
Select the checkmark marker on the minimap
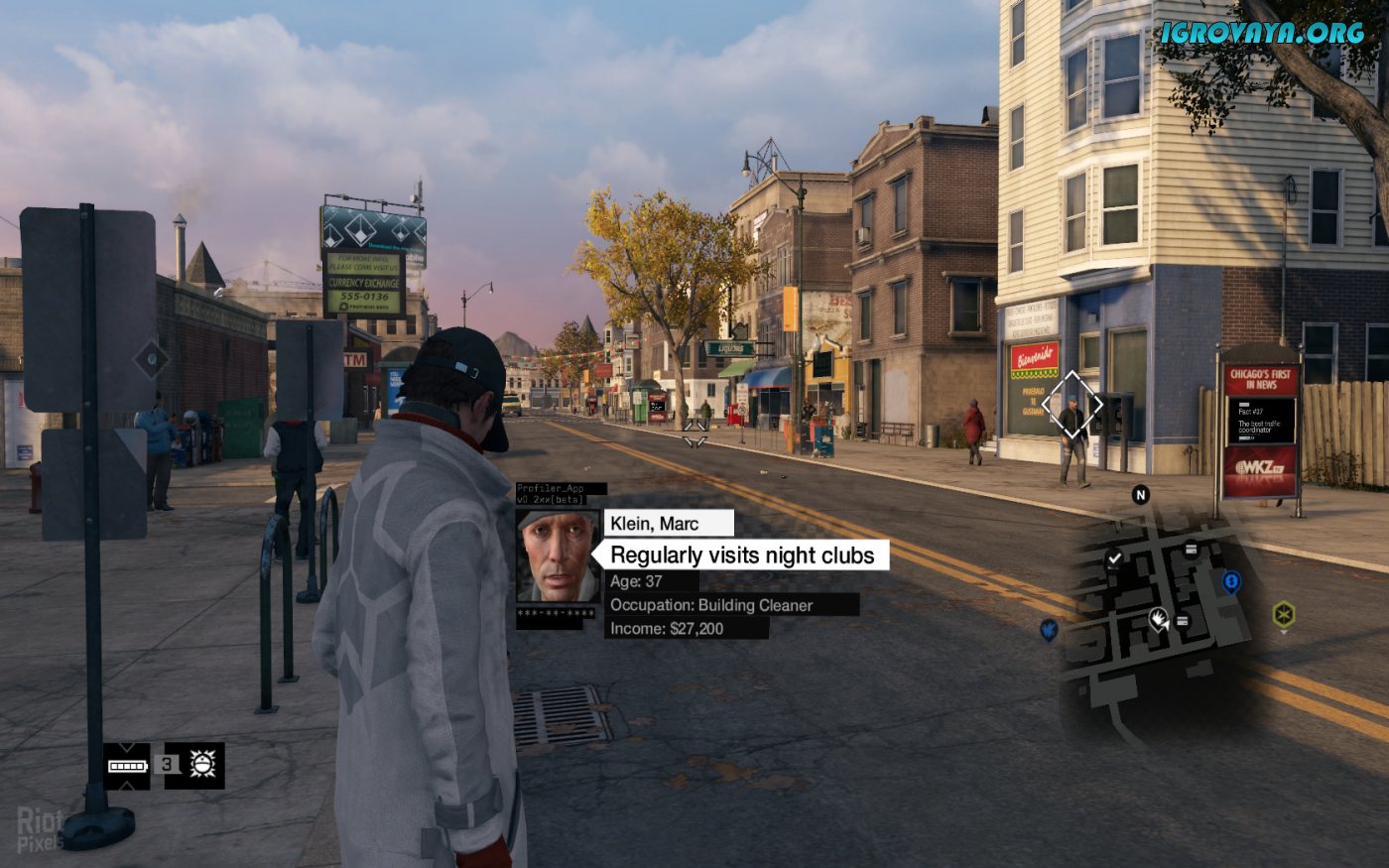[x=1114, y=559]
